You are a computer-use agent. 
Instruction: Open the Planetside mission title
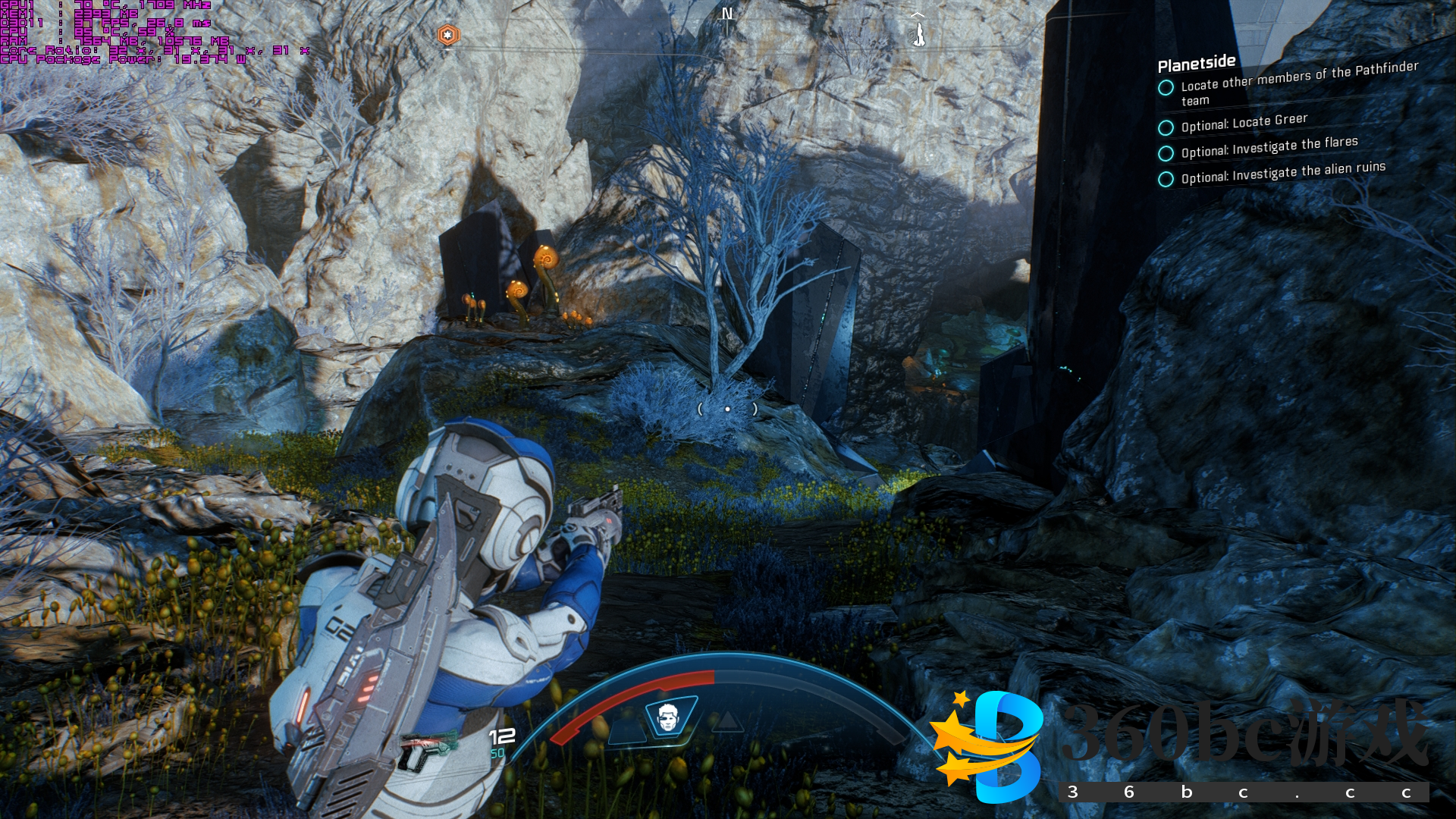point(1197,64)
